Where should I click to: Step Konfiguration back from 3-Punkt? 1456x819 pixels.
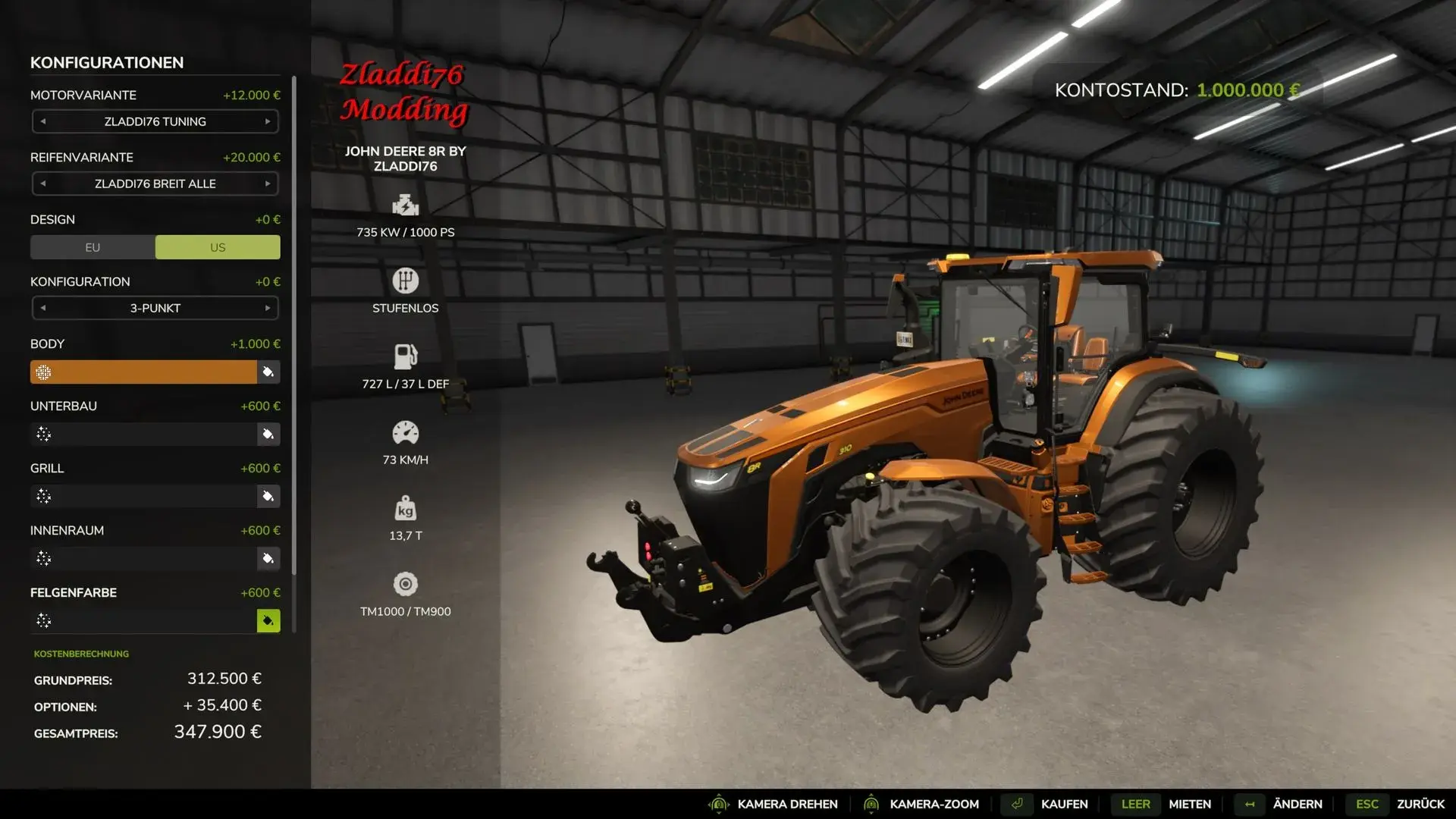[43, 308]
